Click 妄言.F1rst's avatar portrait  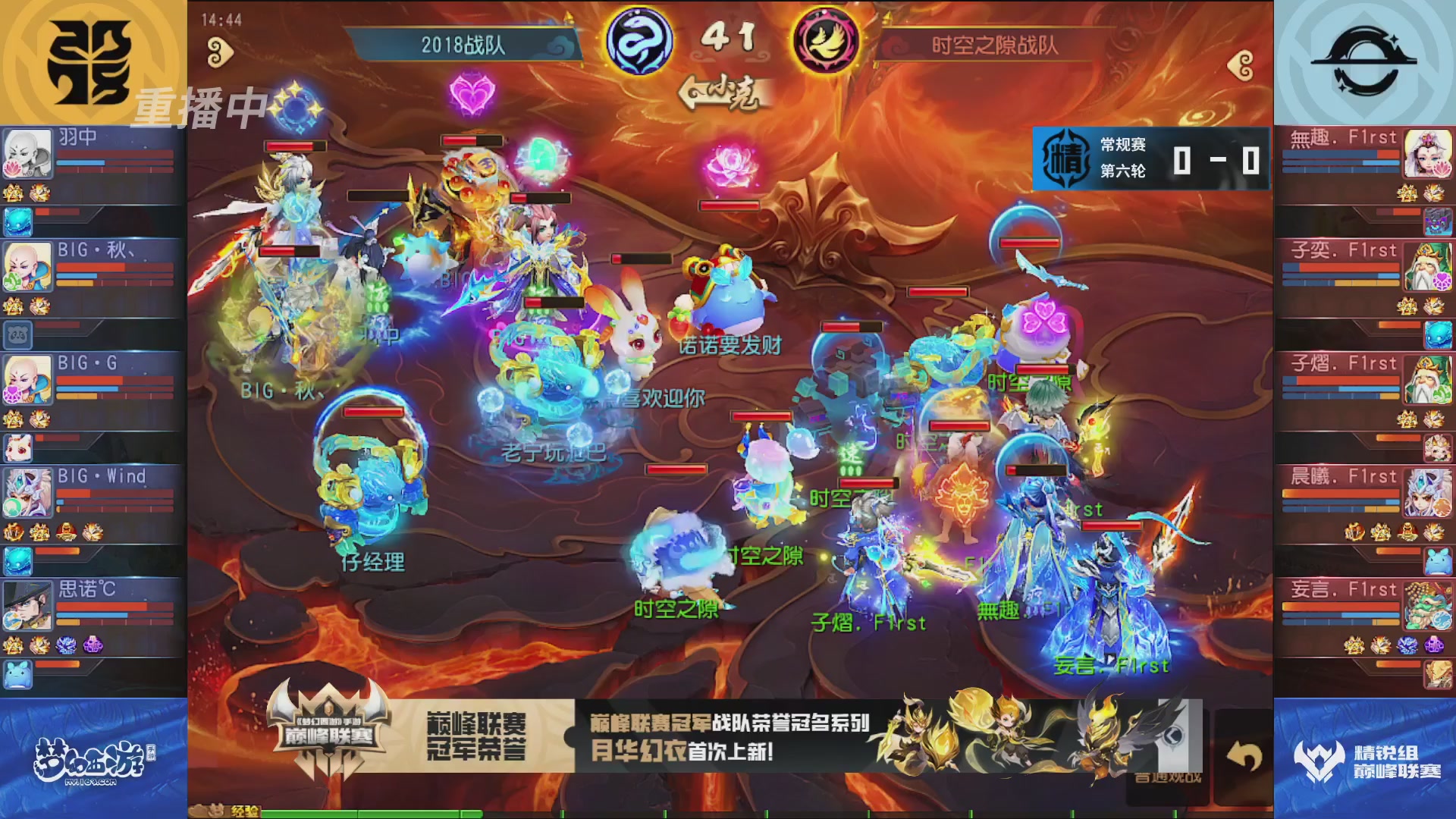tap(1429, 607)
